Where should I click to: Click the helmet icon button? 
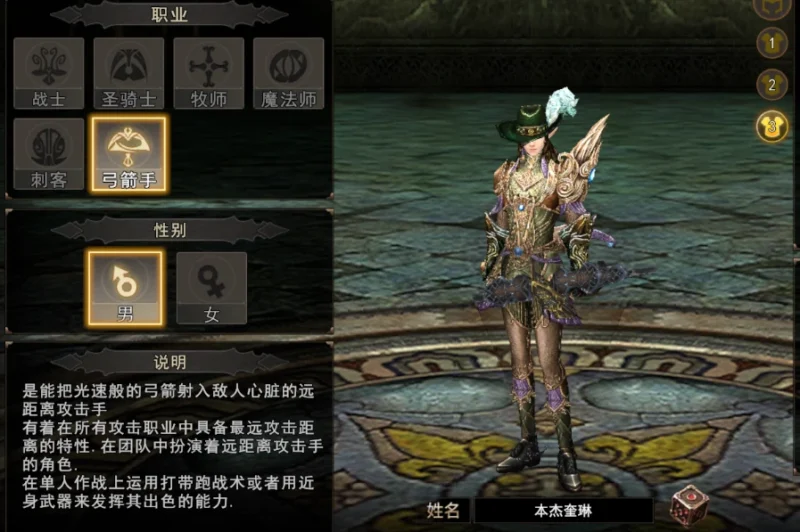[x=771, y=6]
